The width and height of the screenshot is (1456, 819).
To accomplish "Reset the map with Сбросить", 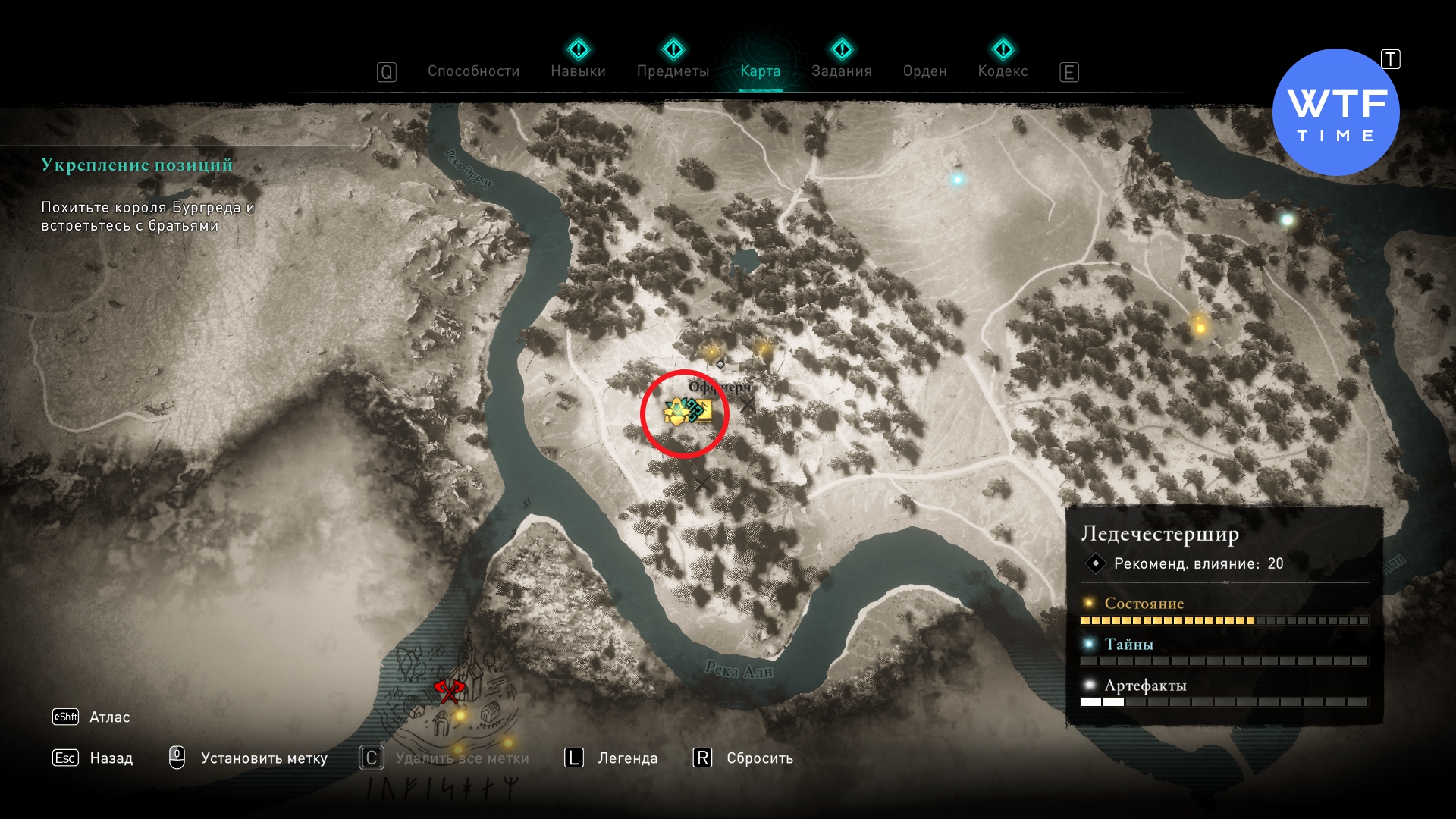I will [759, 758].
